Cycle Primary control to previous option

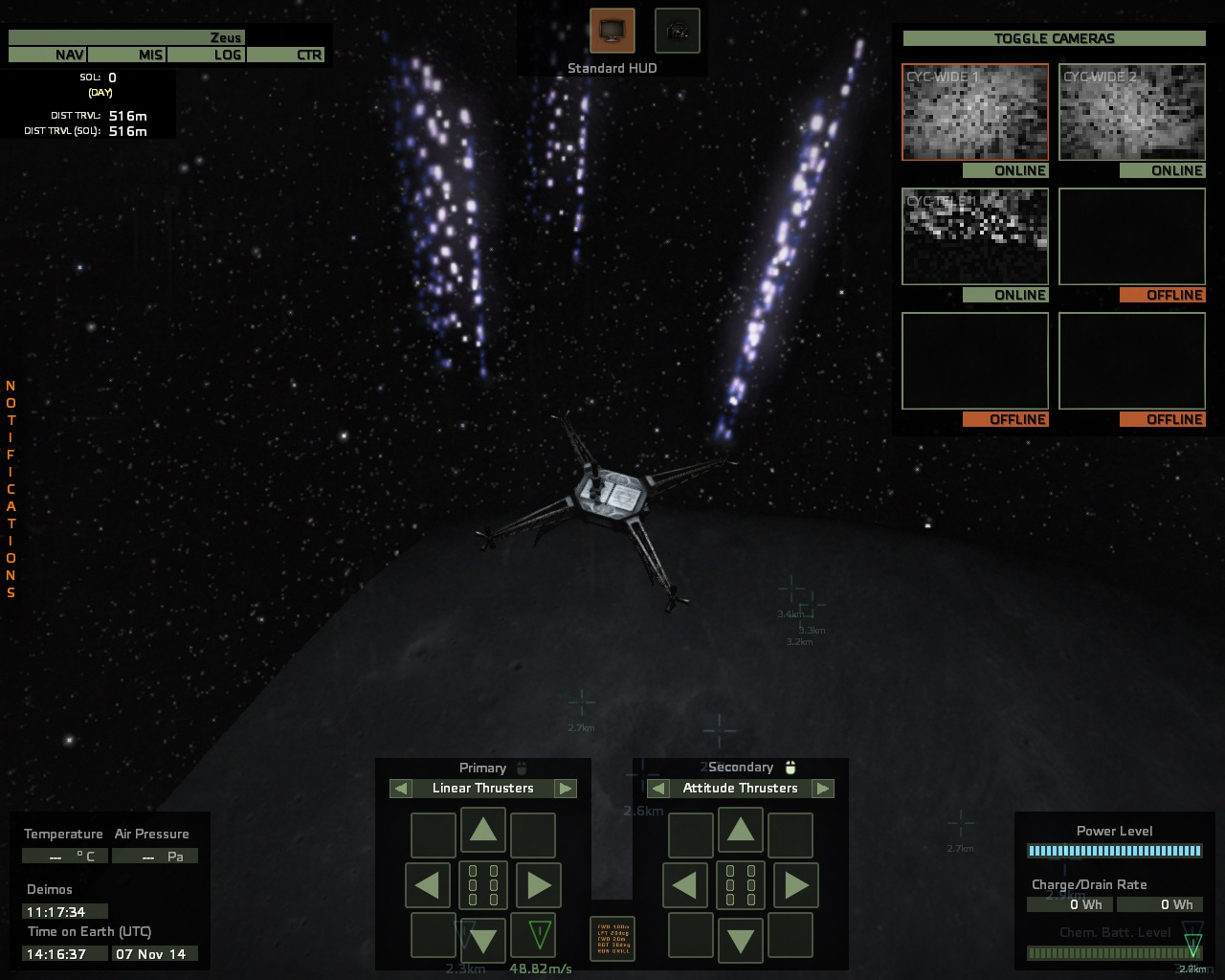[402, 789]
